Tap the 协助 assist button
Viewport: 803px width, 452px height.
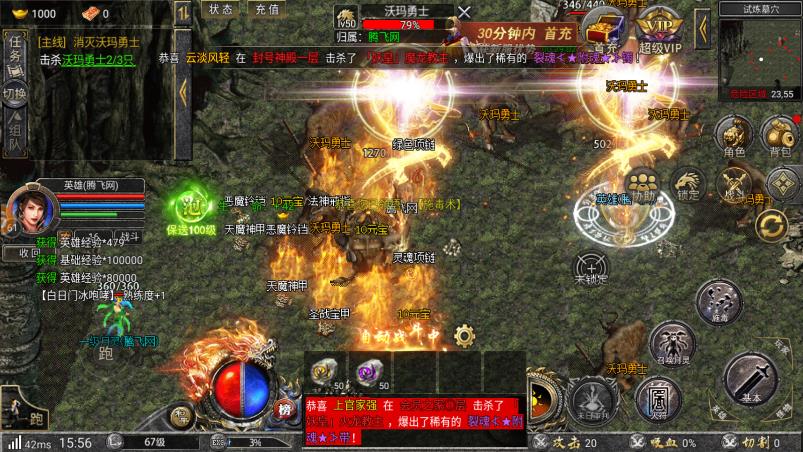pos(644,186)
